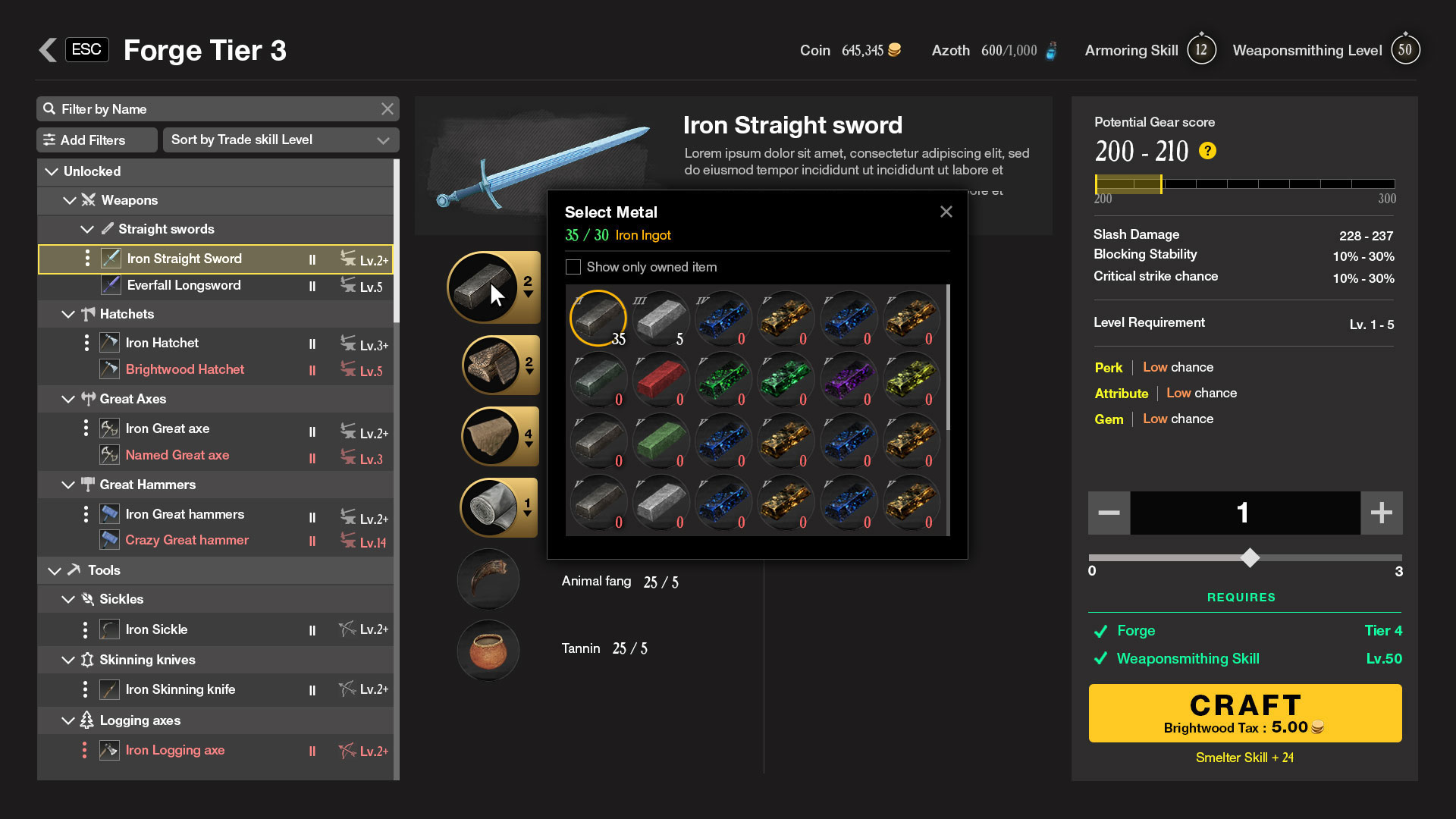
Task: Select the Iron Ingot with 35 owned
Action: (x=598, y=318)
